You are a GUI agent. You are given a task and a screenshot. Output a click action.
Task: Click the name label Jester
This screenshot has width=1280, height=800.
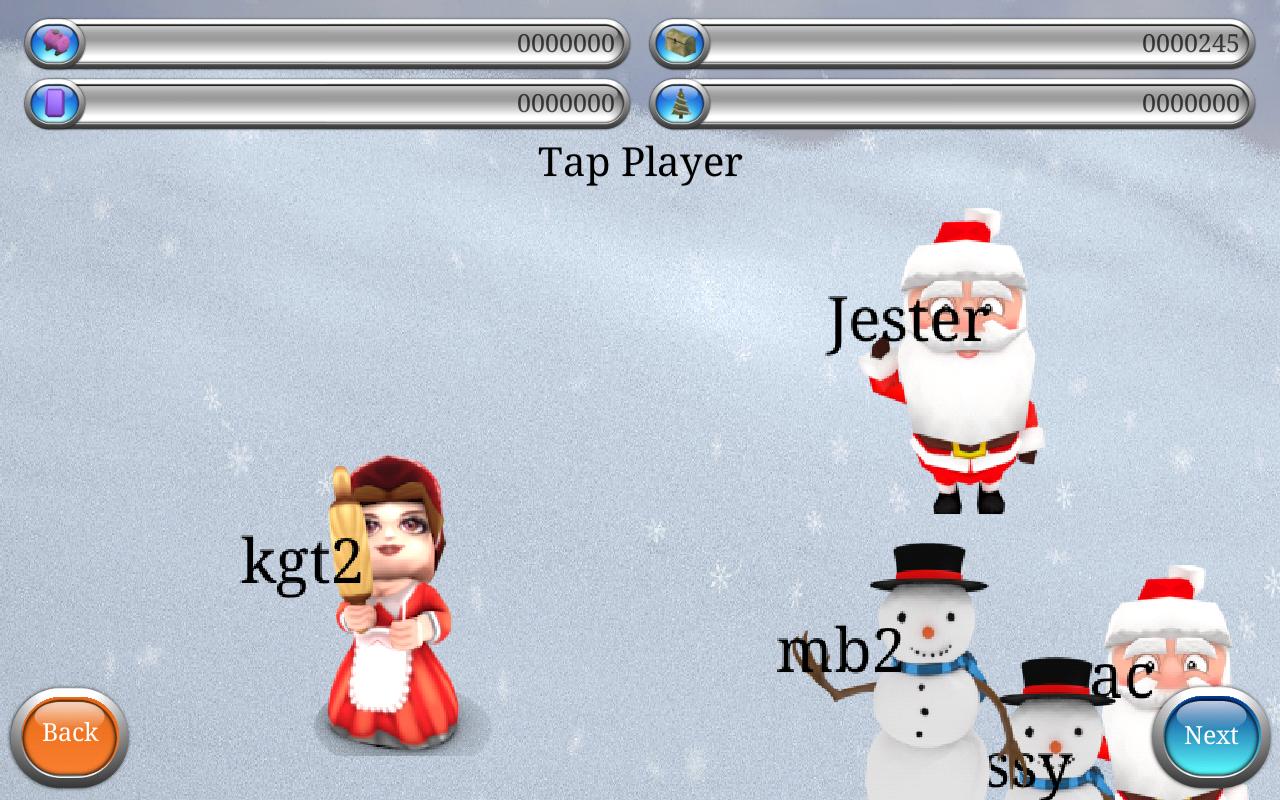click(x=906, y=322)
